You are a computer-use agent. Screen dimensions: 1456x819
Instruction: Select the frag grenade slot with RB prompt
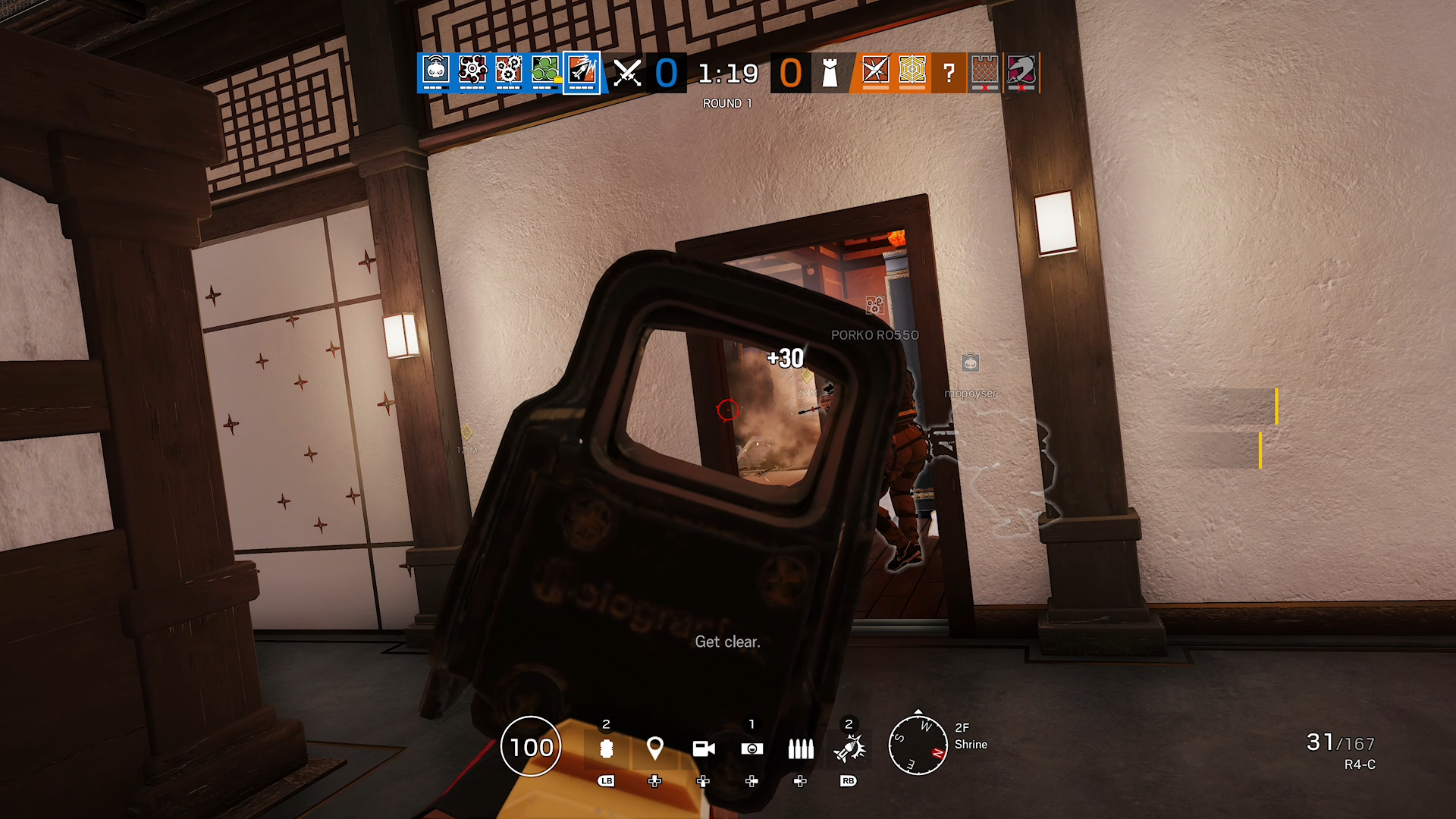849,749
